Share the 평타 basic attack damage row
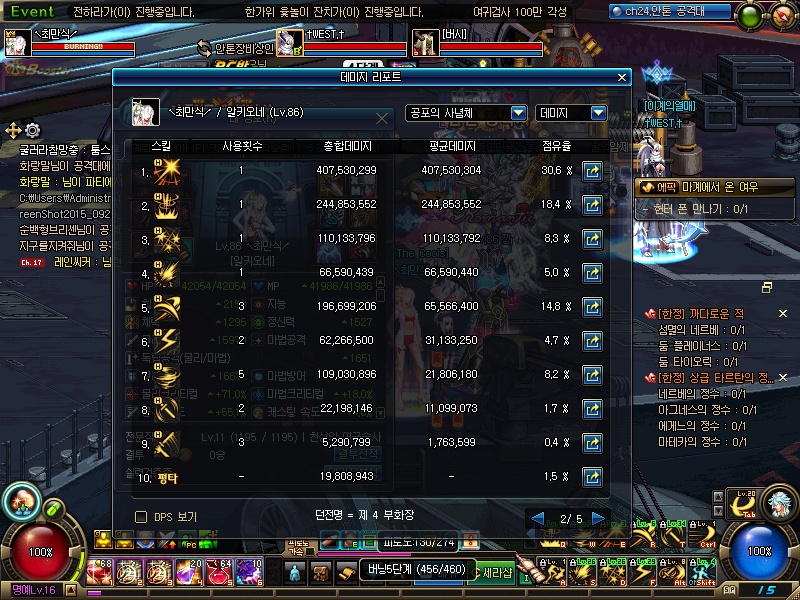 point(592,477)
